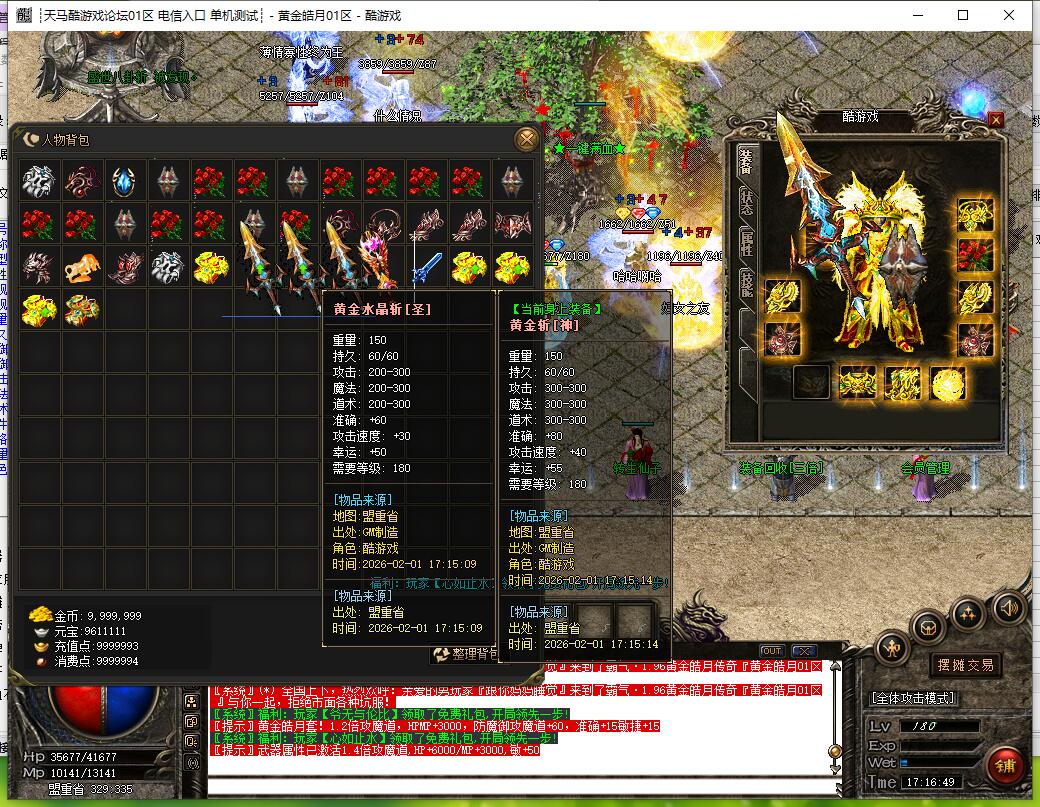Click the three-sparkle skills round icon
The width and height of the screenshot is (1040, 807).
[968, 612]
